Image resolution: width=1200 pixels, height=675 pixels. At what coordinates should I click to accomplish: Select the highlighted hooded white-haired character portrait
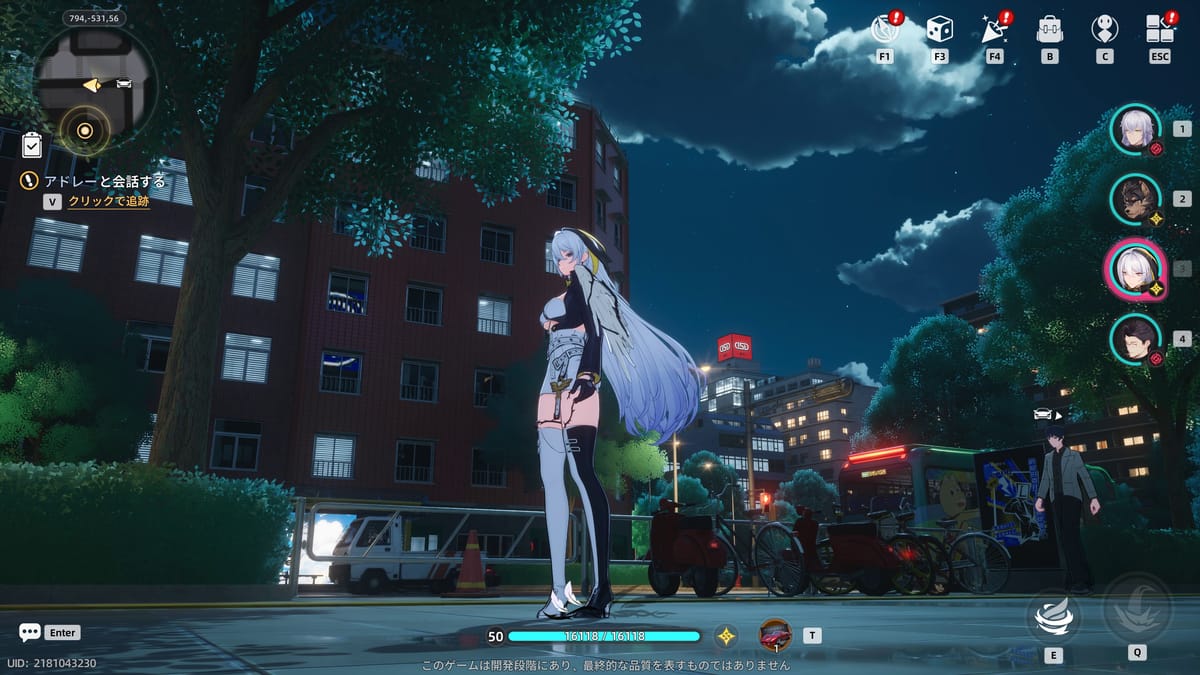coord(1134,269)
